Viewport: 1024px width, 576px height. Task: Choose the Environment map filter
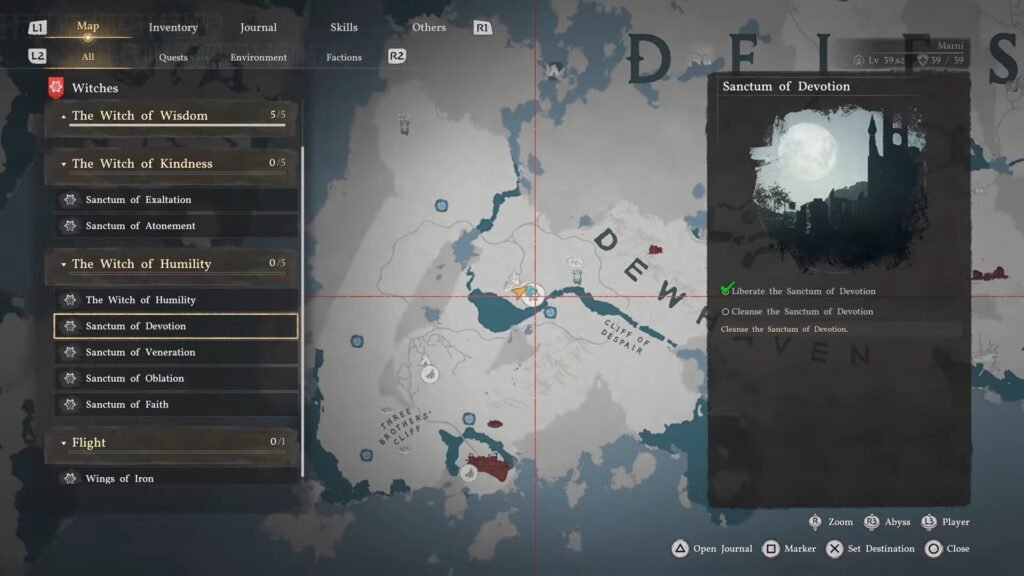point(258,57)
